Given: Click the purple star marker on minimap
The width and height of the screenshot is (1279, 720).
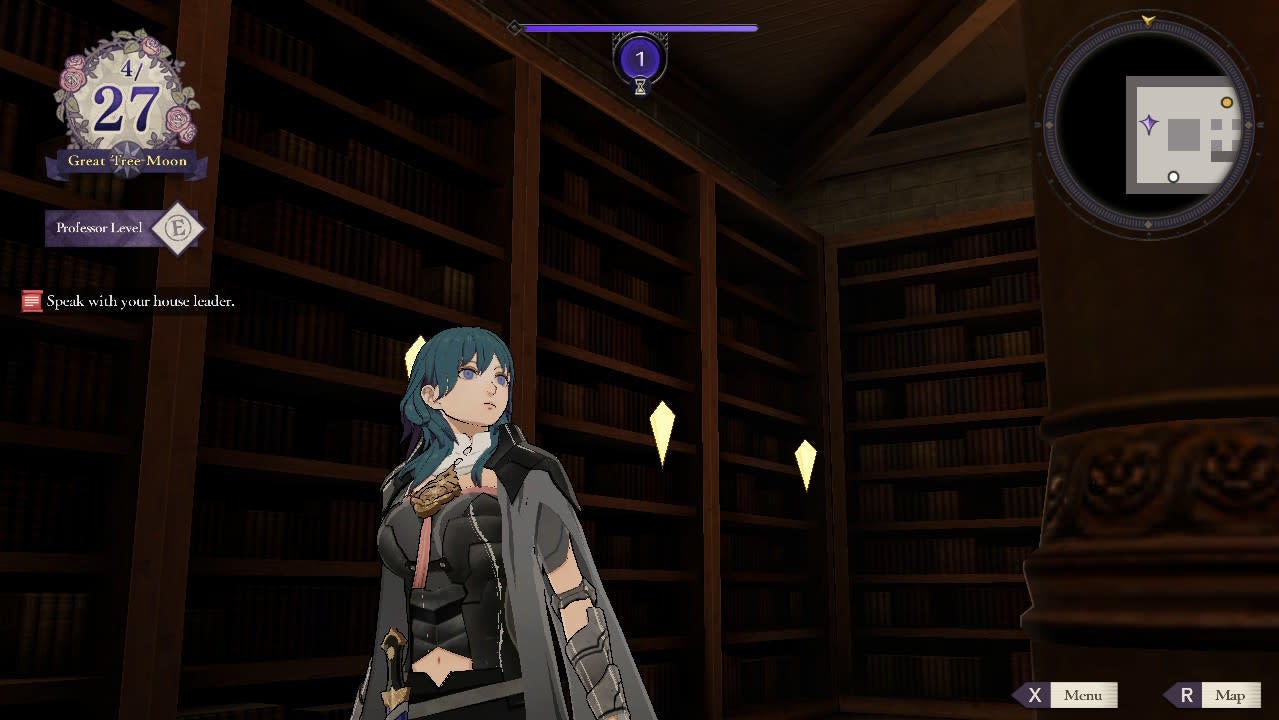Looking at the screenshot, I should (1149, 125).
